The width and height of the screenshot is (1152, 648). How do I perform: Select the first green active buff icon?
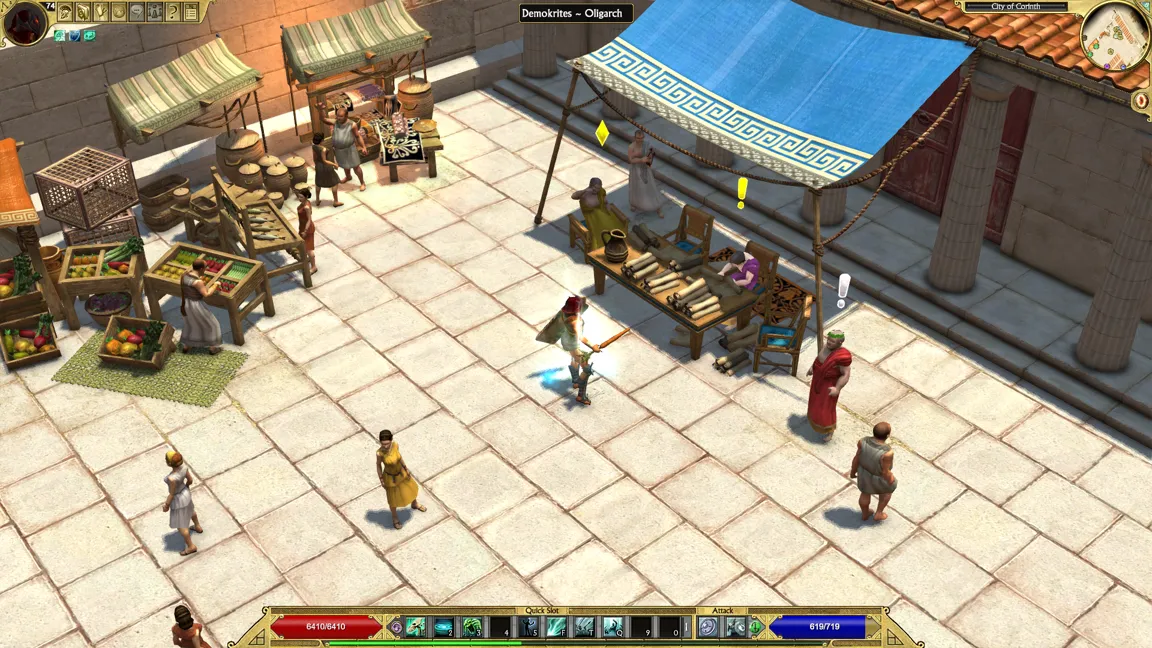pos(61,36)
